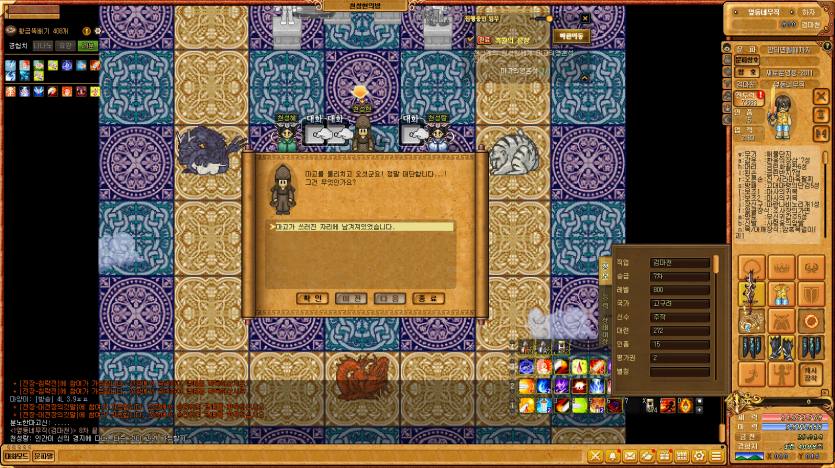Select the highlighted dialogue reply about 마고
Image resolution: width=835 pixels, height=468 pixels.
coord(363,227)
